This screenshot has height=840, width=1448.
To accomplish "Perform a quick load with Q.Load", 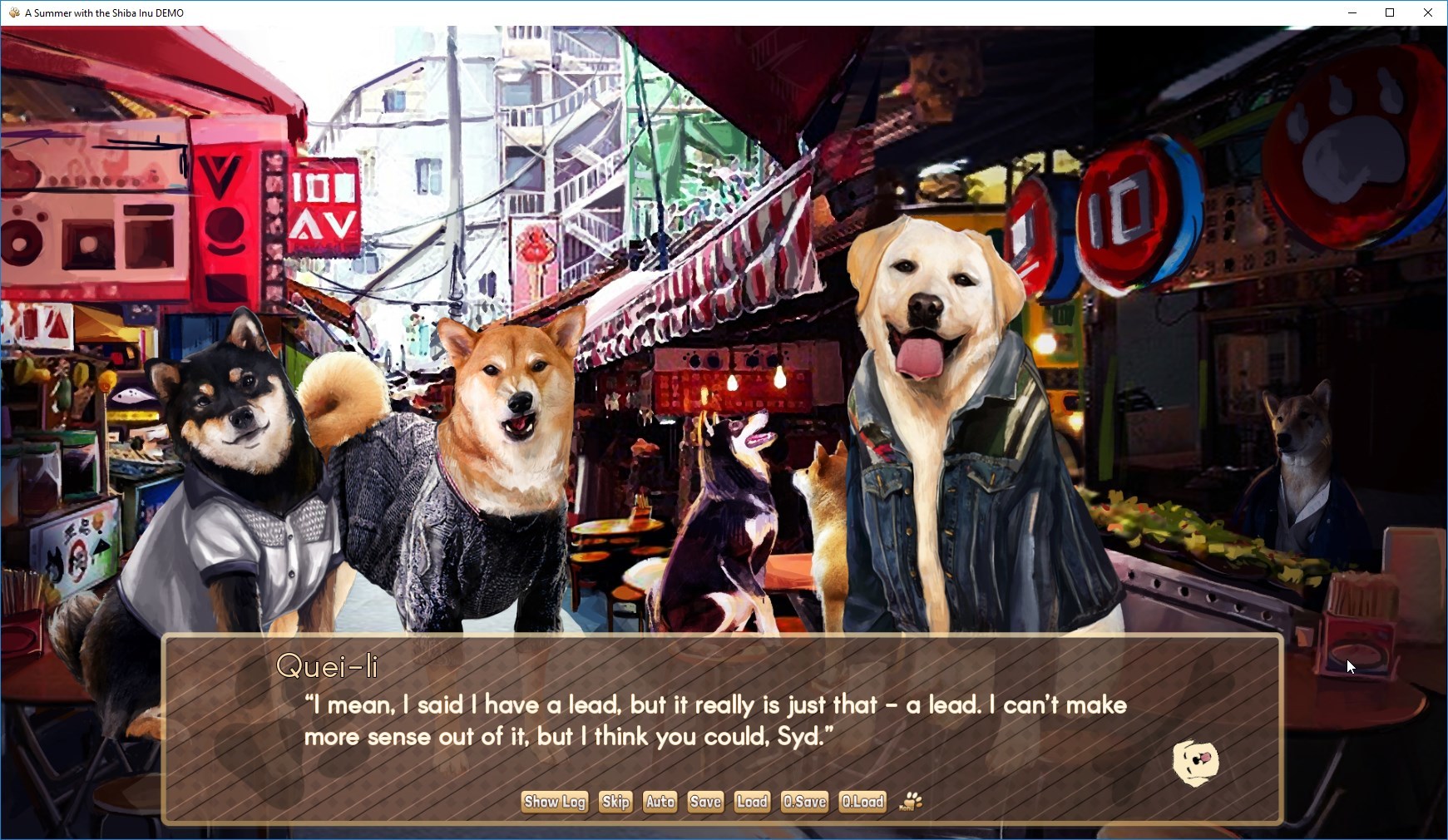I will pos(863,802).
